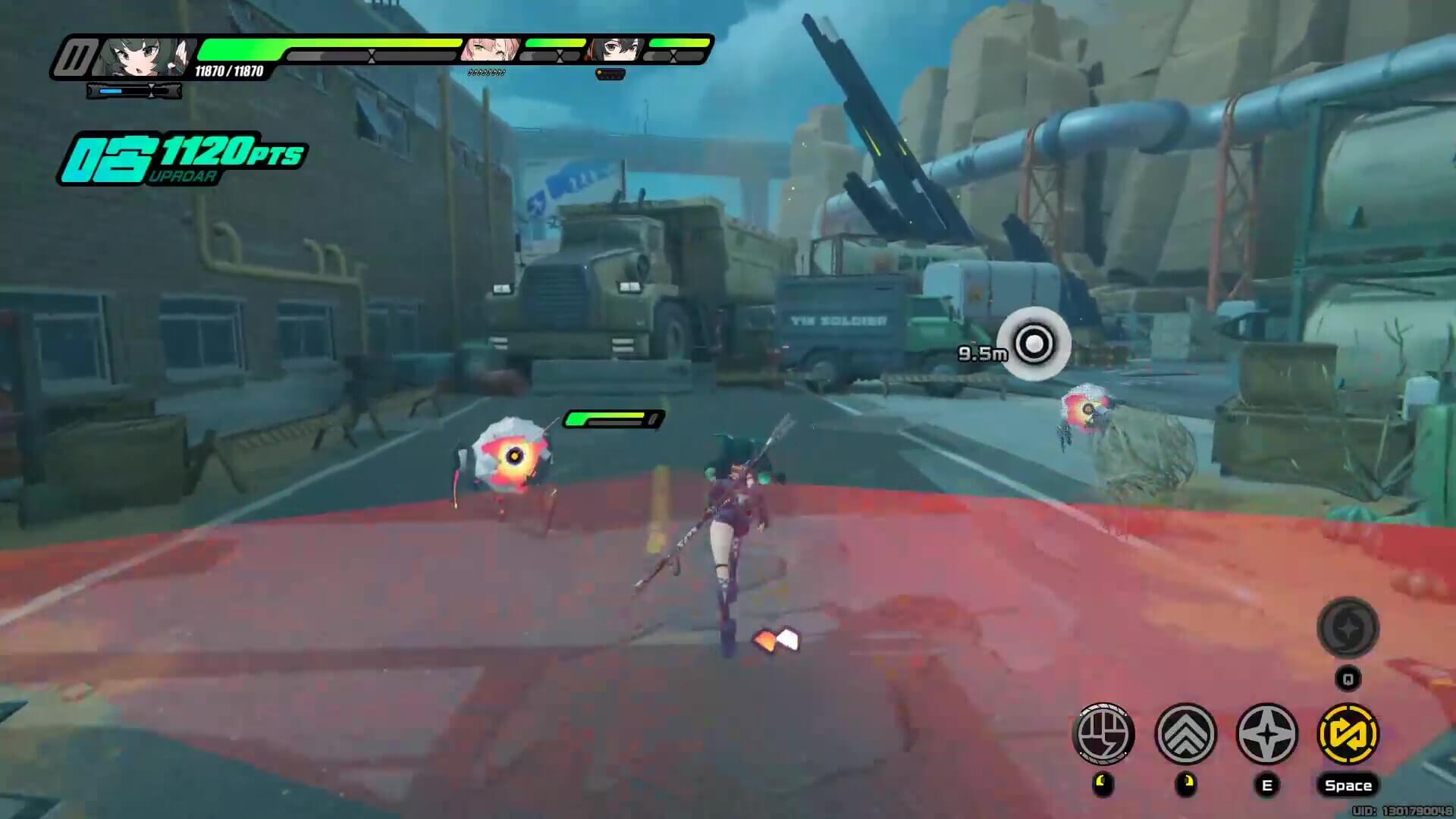Click the Space key label

click(x=1348, y=786)
